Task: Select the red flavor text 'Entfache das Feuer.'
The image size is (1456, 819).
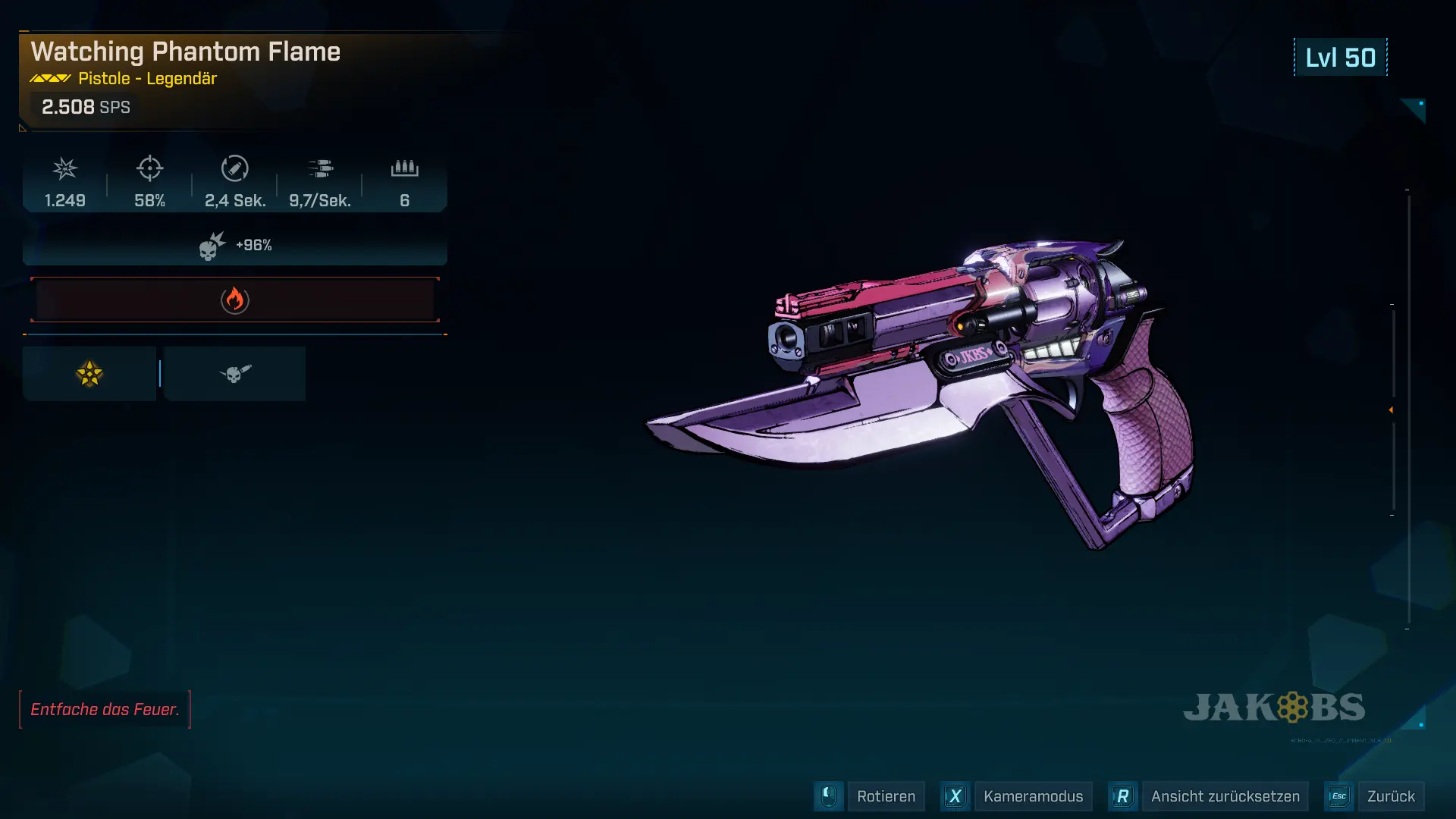Action: [x=105, y=709]
